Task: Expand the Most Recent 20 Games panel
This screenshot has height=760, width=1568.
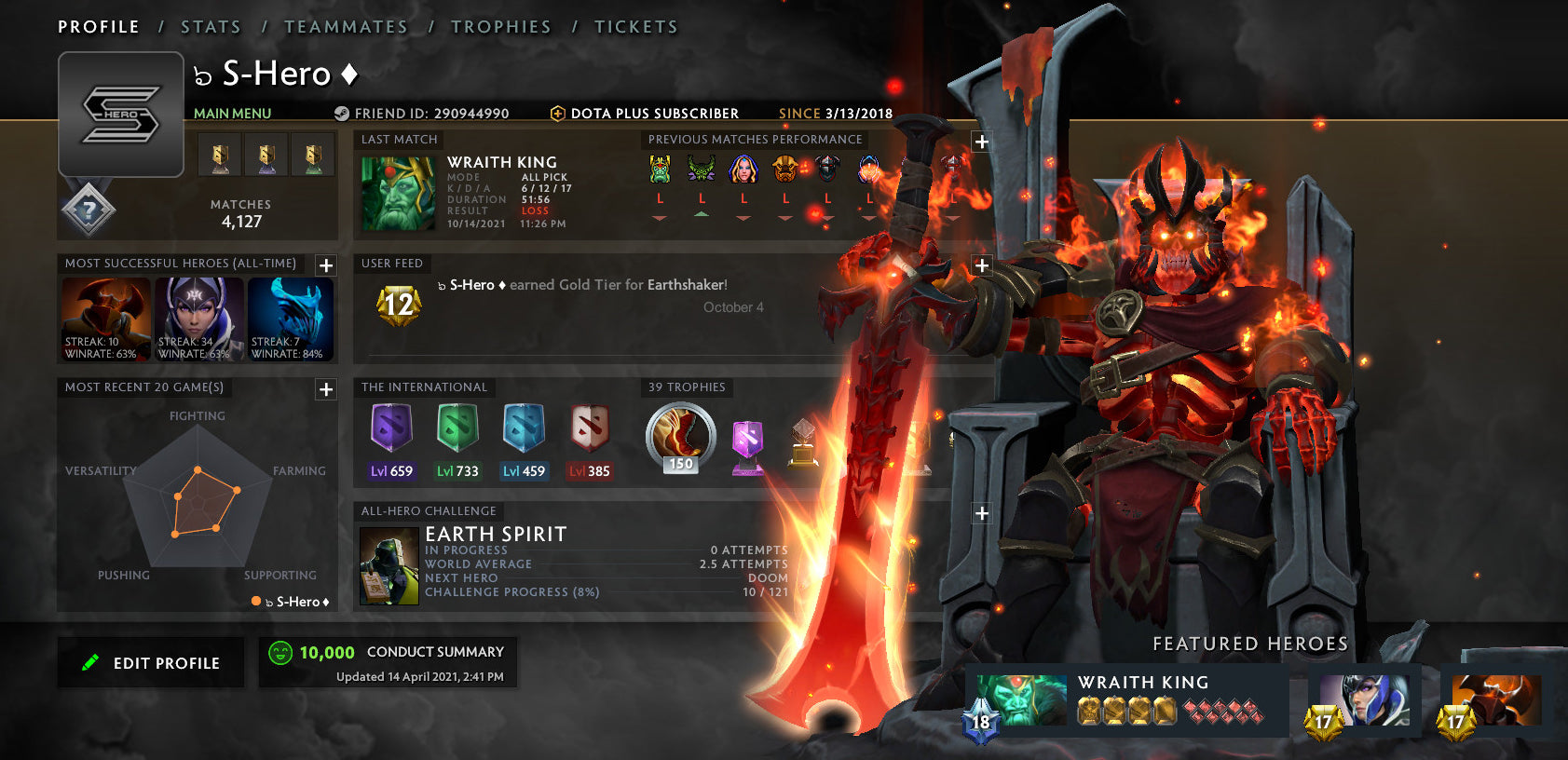Action: pos(324,389)
